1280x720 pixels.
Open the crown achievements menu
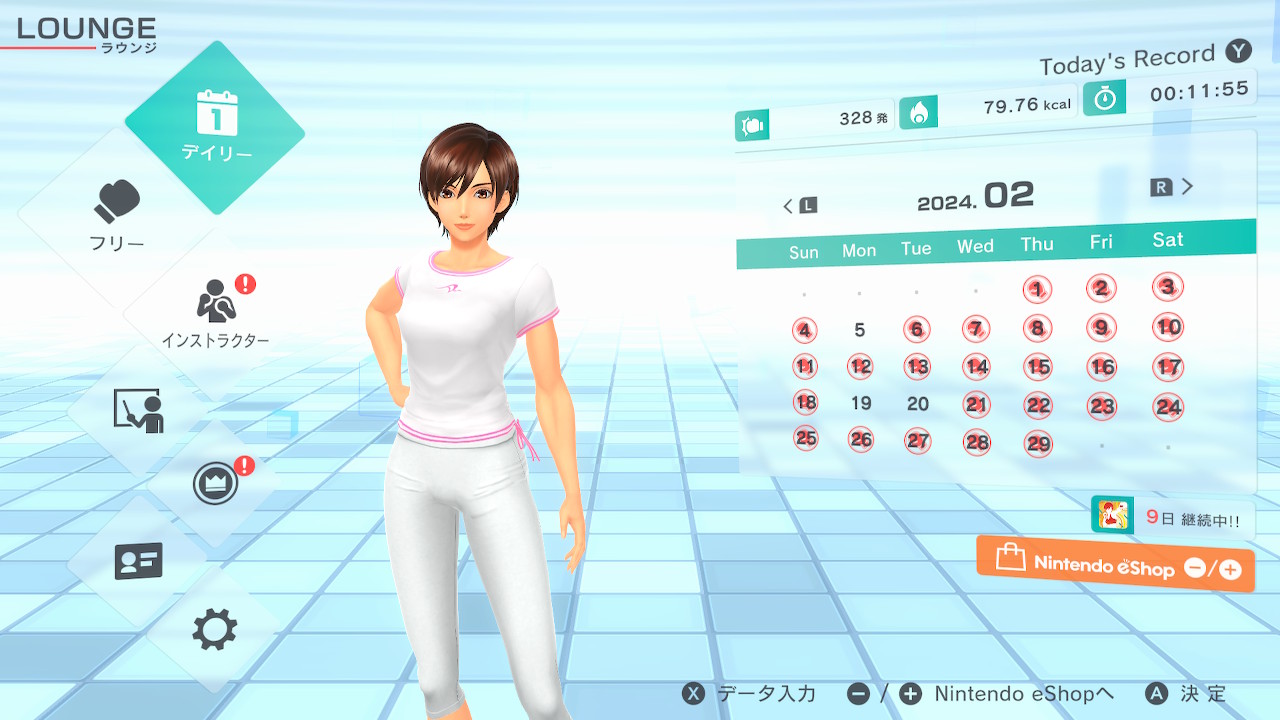pyautogui.click(x=216, y=485)
